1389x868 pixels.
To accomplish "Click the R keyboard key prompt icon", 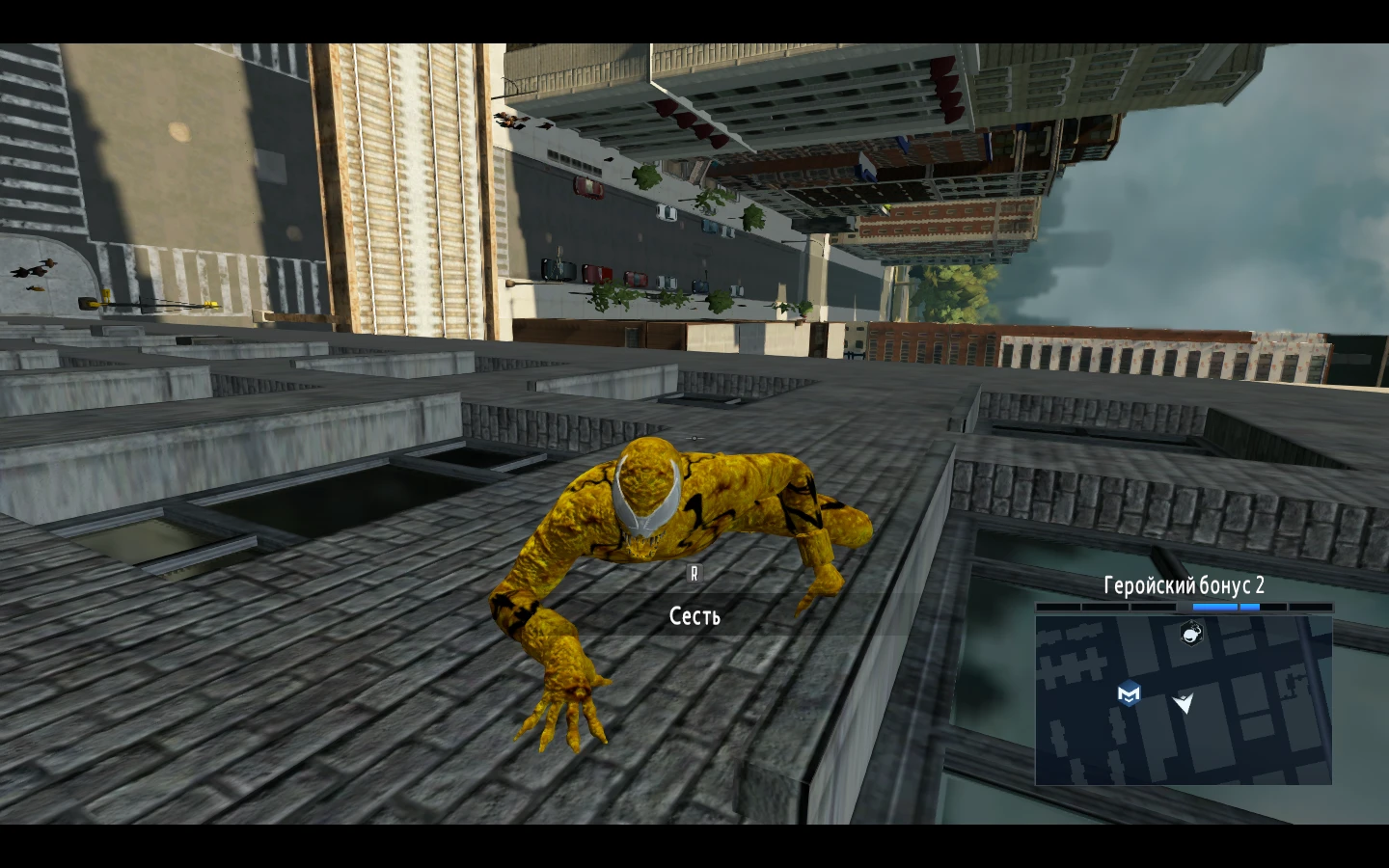I will (694, 573).
